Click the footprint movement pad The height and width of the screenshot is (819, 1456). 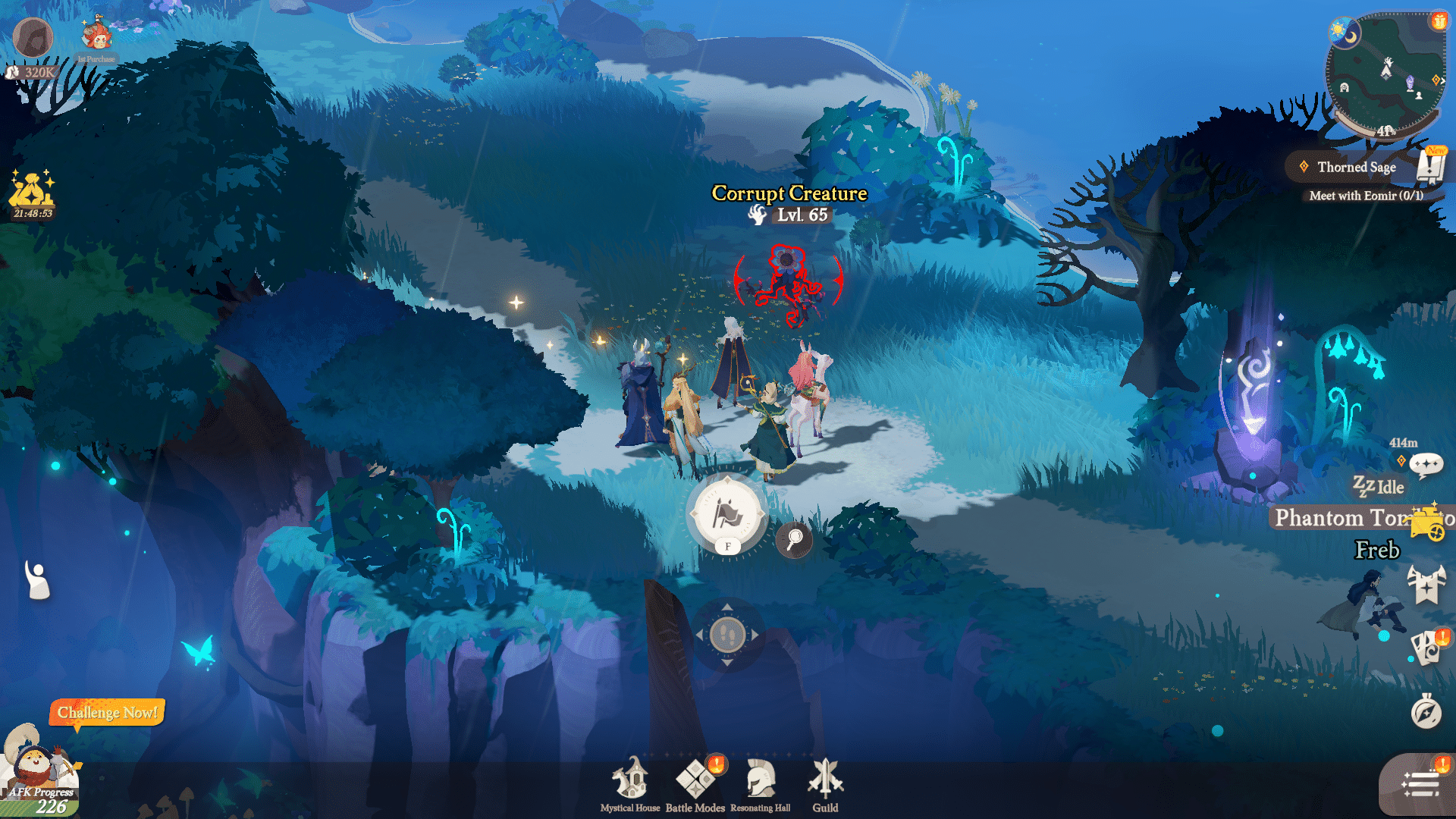tap(727, 634)
